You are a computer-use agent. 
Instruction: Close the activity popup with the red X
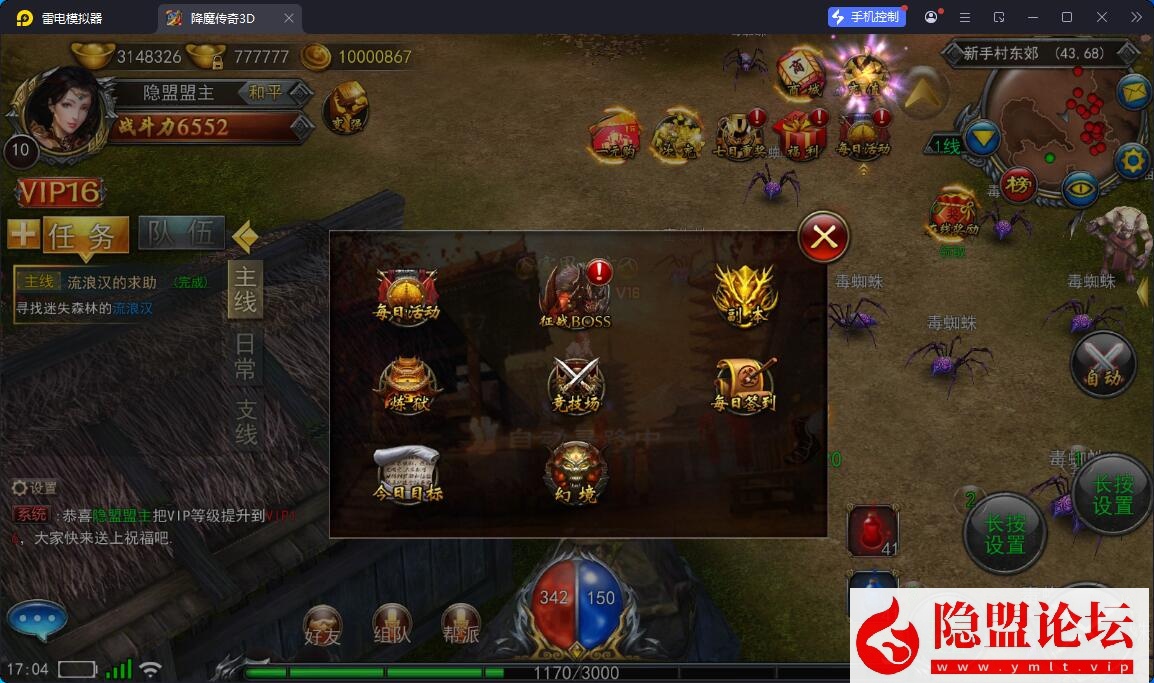(823, 237)
